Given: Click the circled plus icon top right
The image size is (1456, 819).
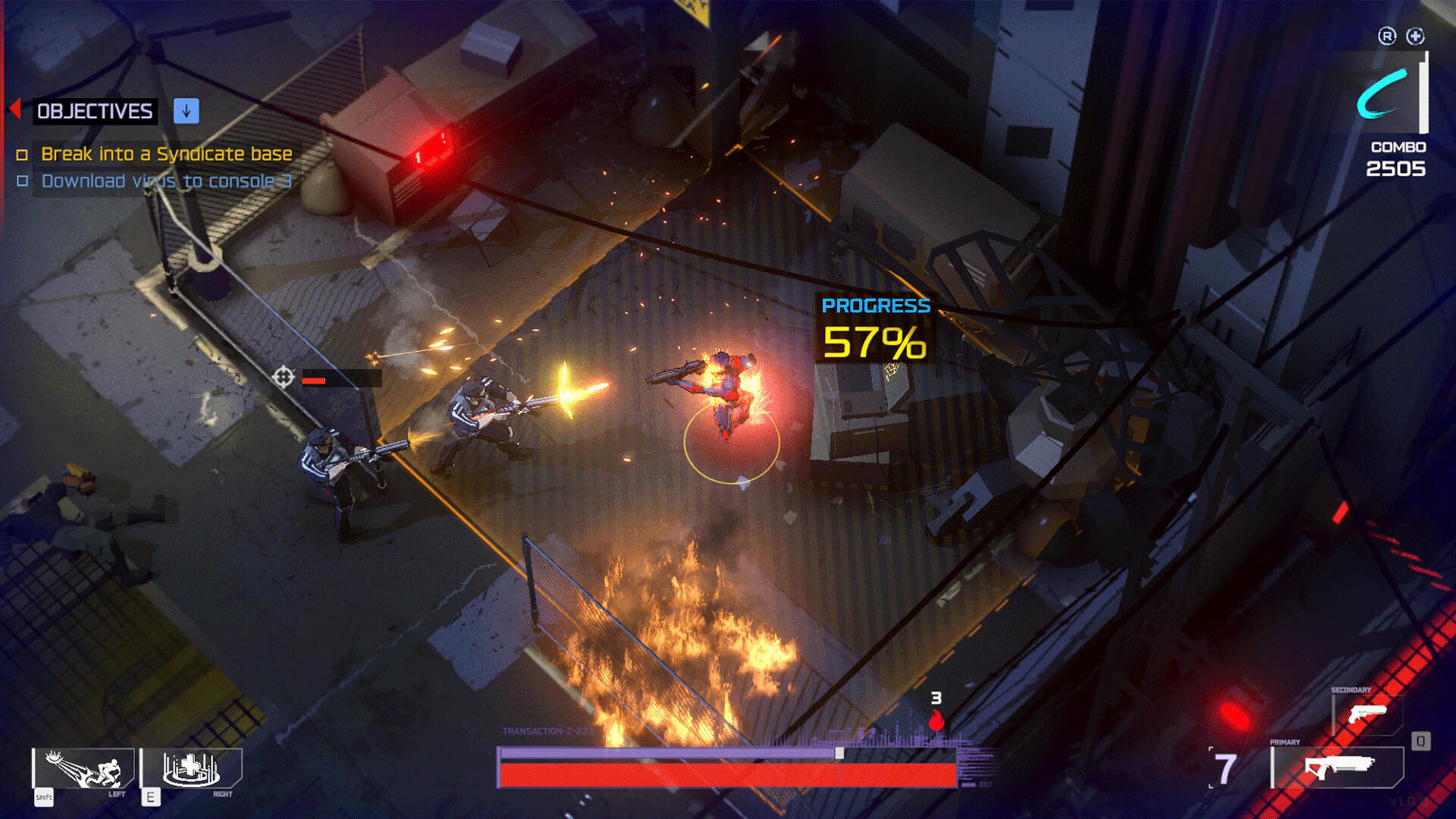Looking at the screenshot, I should (1415, 35).
